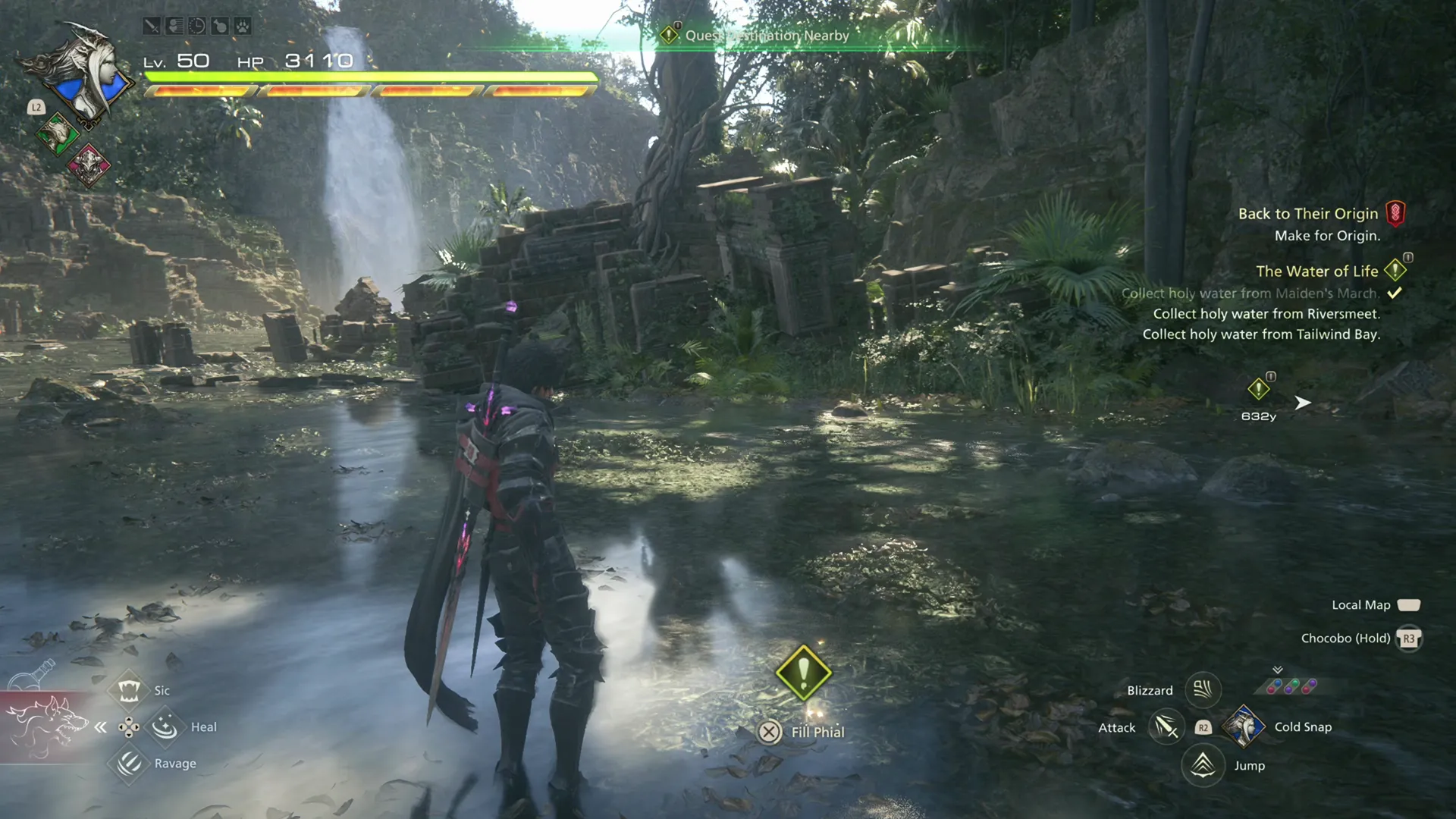
Task: Collapse Torgal's command menu with the chevron
Action: tap(101, 726)
